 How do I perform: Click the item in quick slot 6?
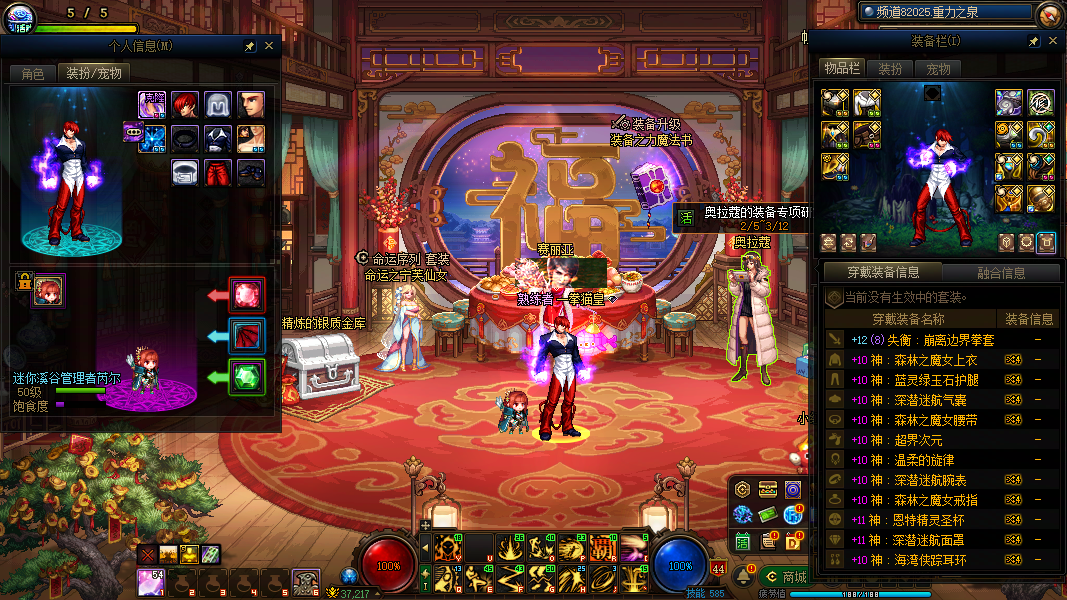[306, 582]
